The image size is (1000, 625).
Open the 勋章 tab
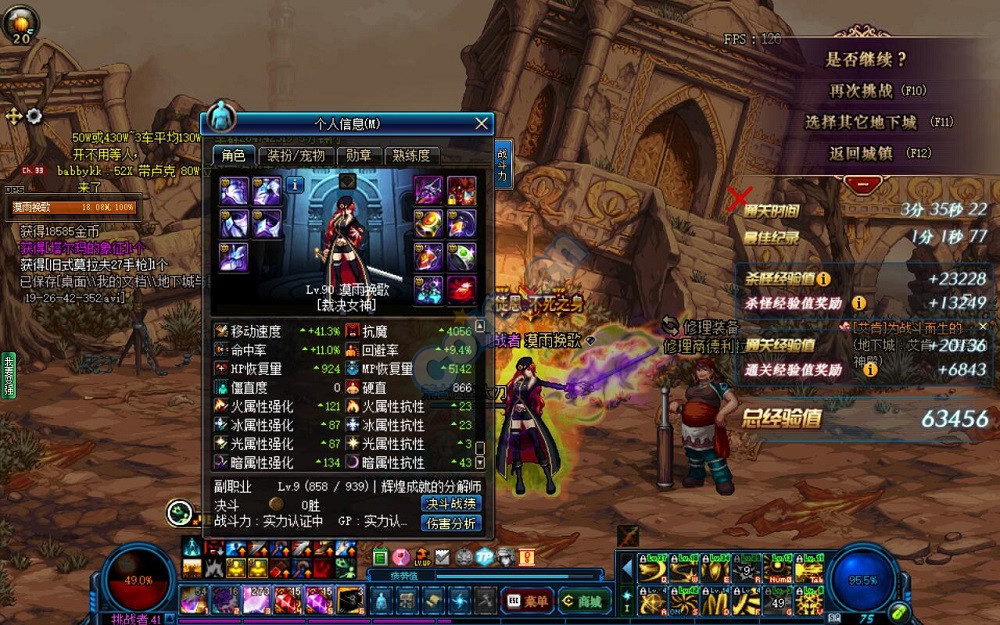coord(358,156)
